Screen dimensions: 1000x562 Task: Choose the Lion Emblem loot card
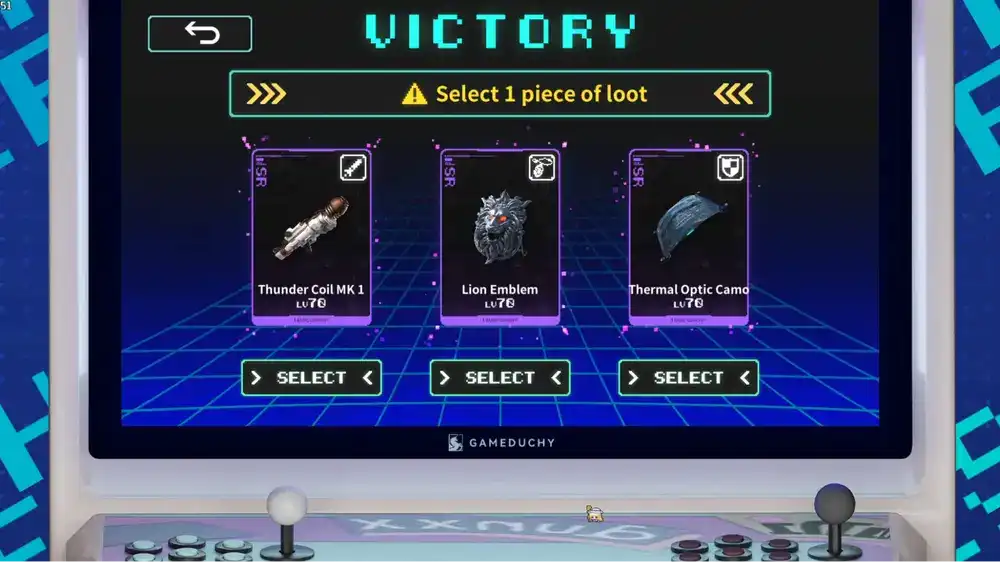coord(500,236)
